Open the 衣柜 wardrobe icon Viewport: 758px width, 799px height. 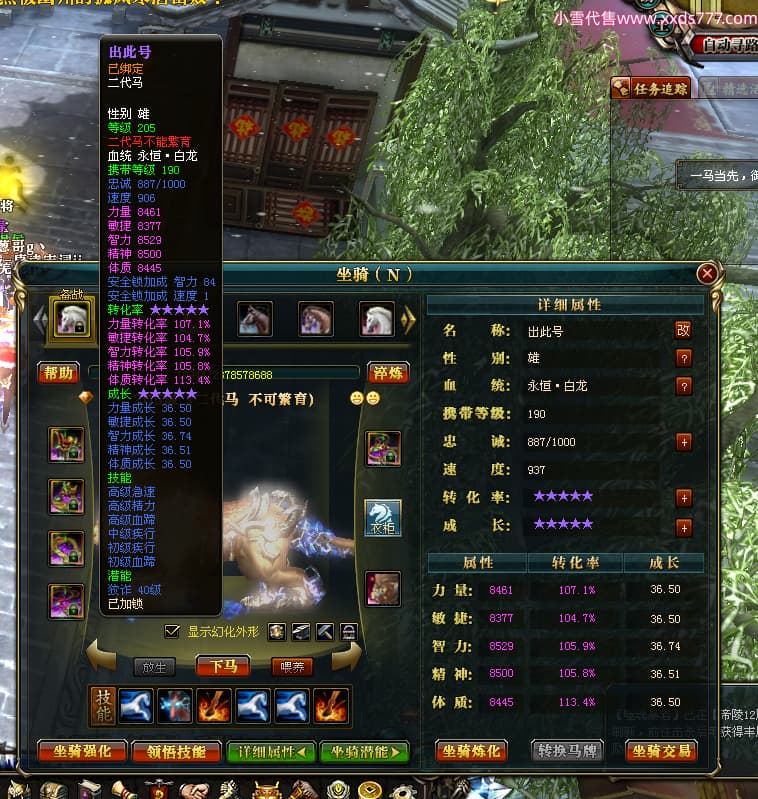382,518
